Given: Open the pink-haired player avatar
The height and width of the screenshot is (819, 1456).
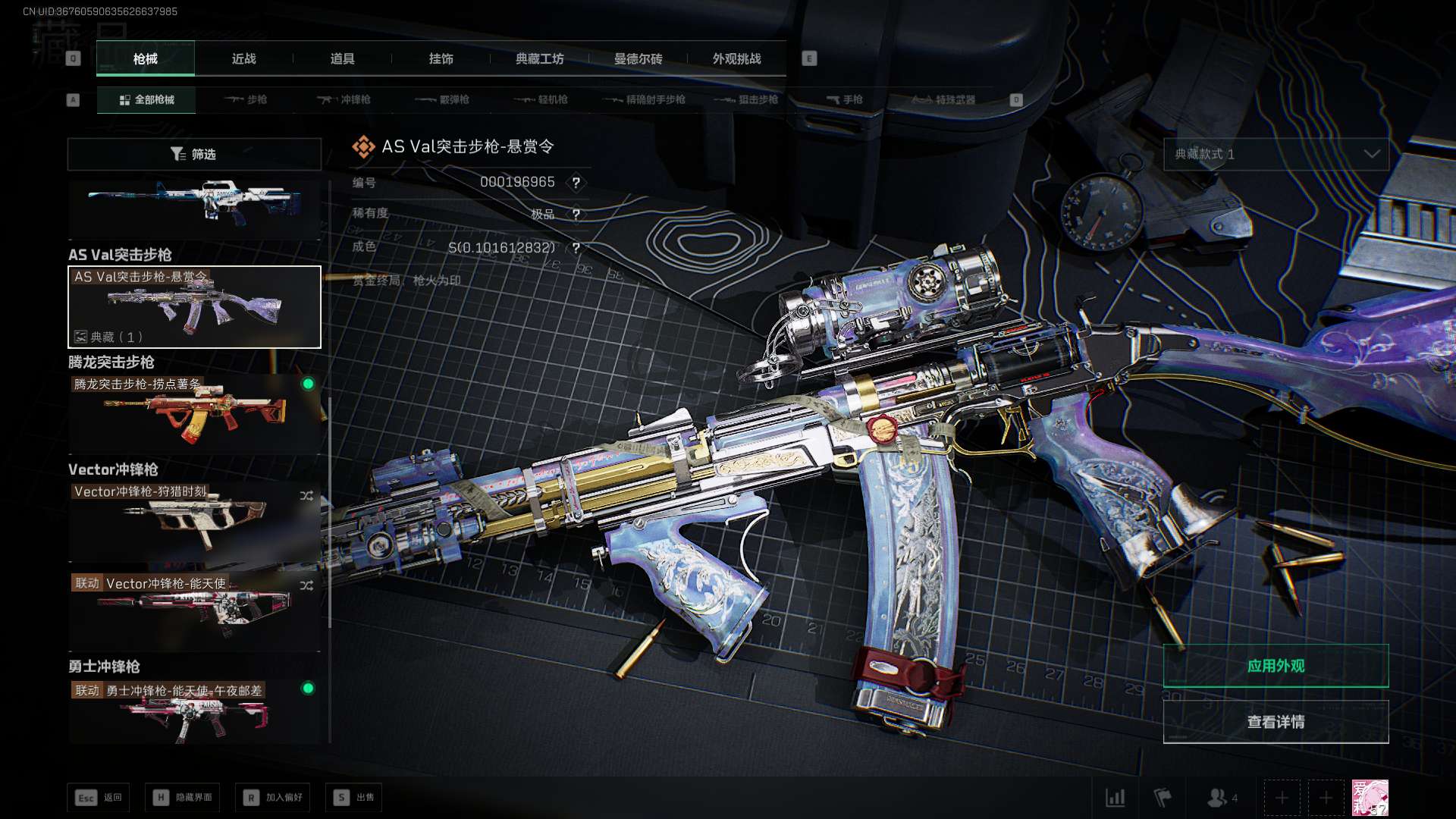Looking at the screenshot, I should [x=1370, y=798].
